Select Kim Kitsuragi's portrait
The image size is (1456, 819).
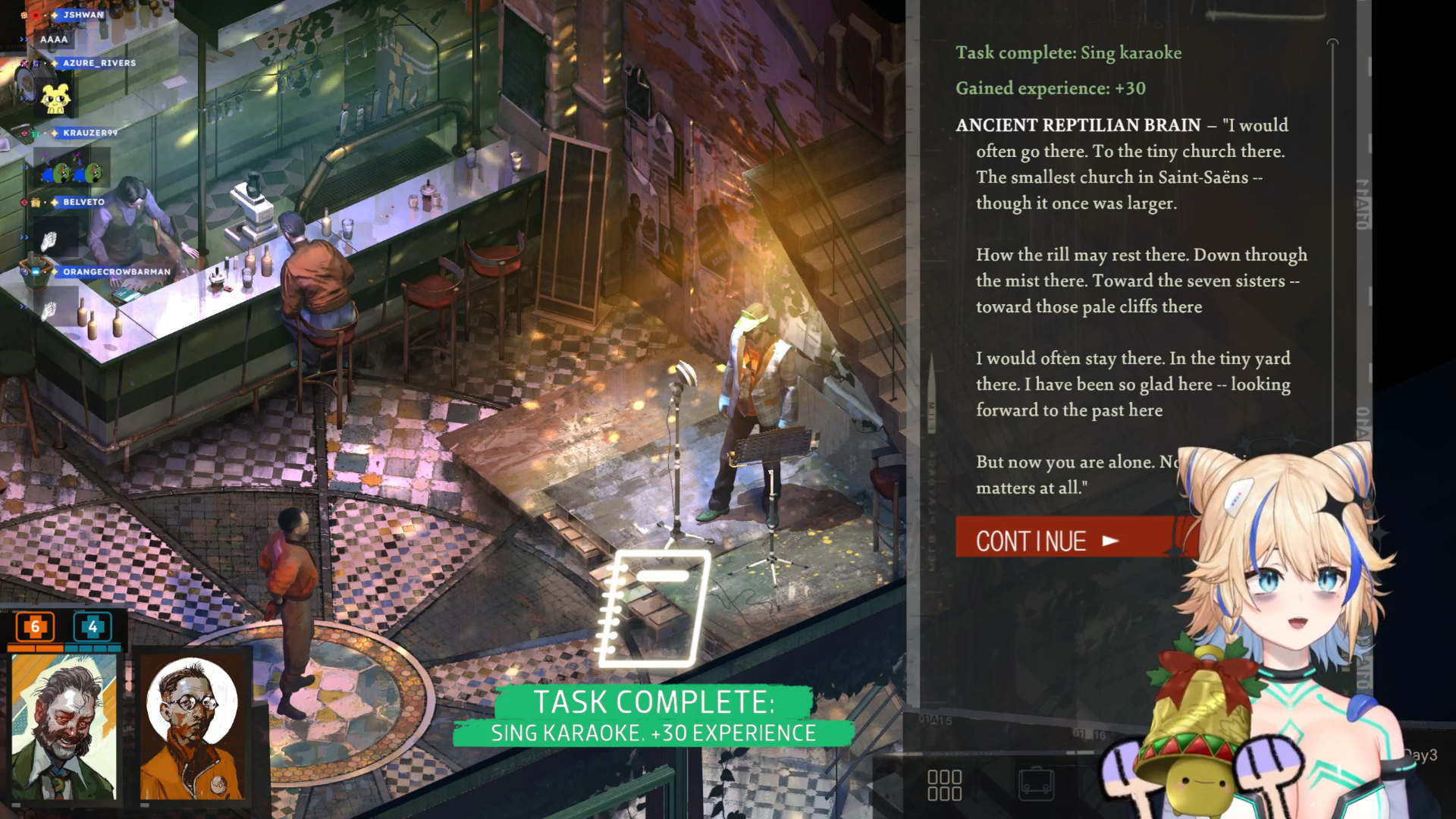[193, 726]
